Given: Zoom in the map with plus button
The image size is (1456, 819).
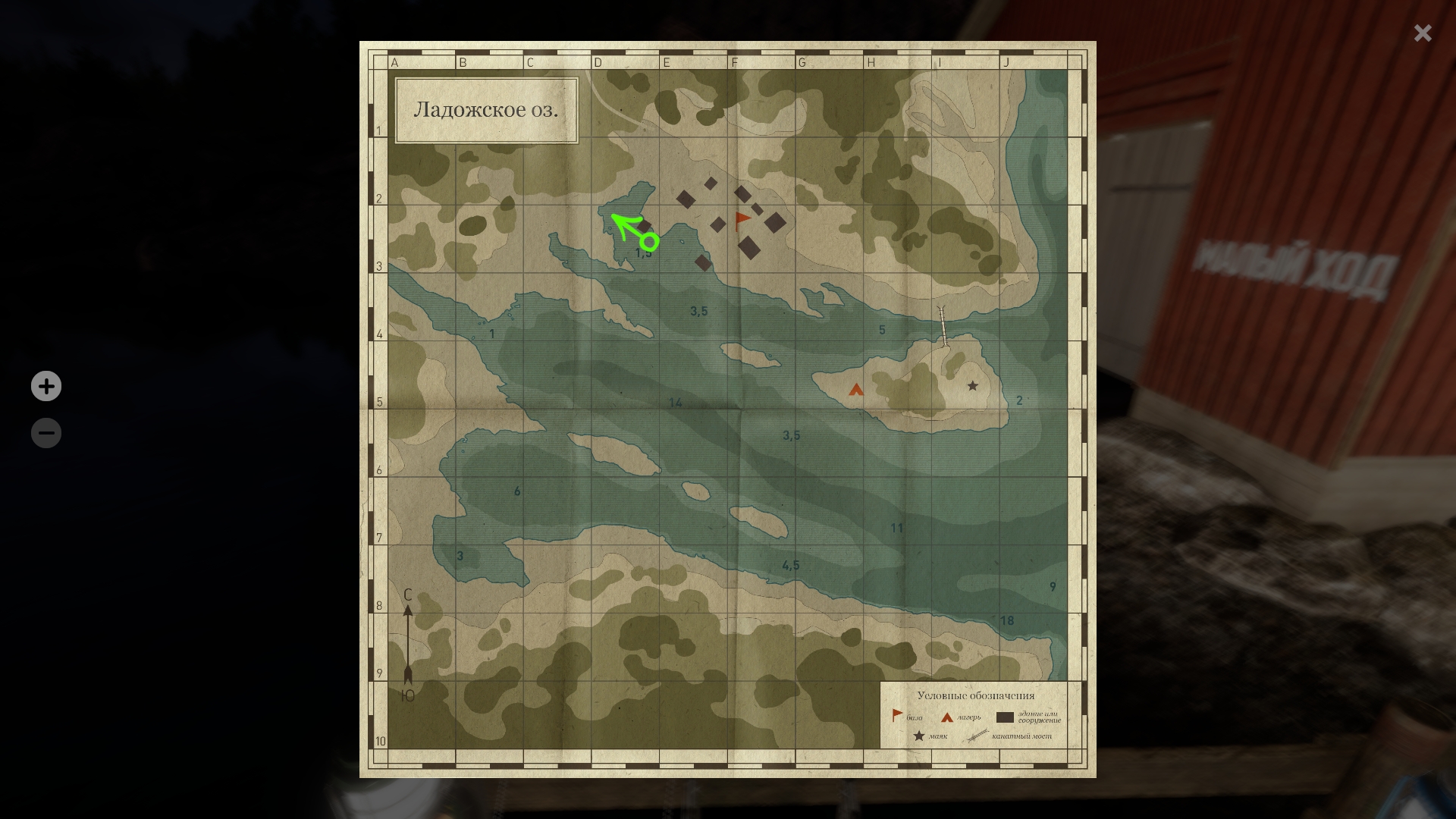Looking at the screenshot, I should [46, 386].
